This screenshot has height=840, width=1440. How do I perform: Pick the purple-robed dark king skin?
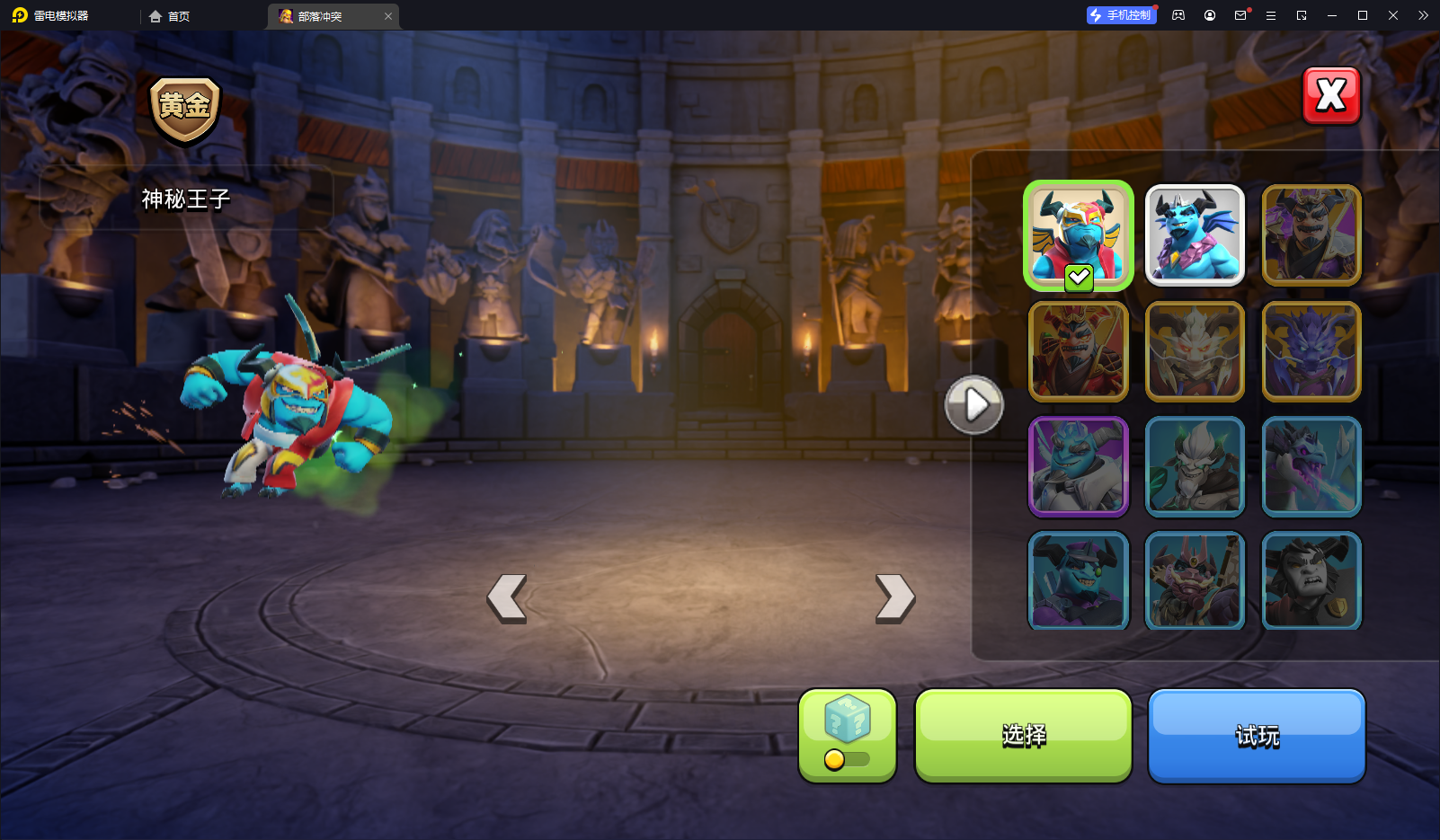[1311, 235]
